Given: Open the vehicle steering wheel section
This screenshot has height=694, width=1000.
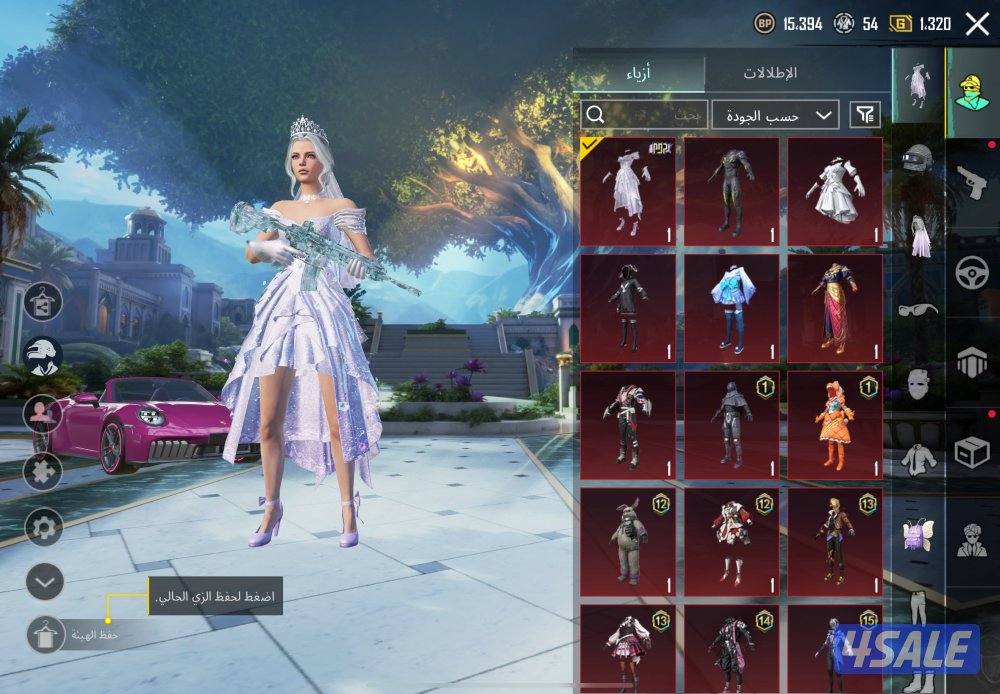Looking at the screenshot, I should [x=972, y=272].
